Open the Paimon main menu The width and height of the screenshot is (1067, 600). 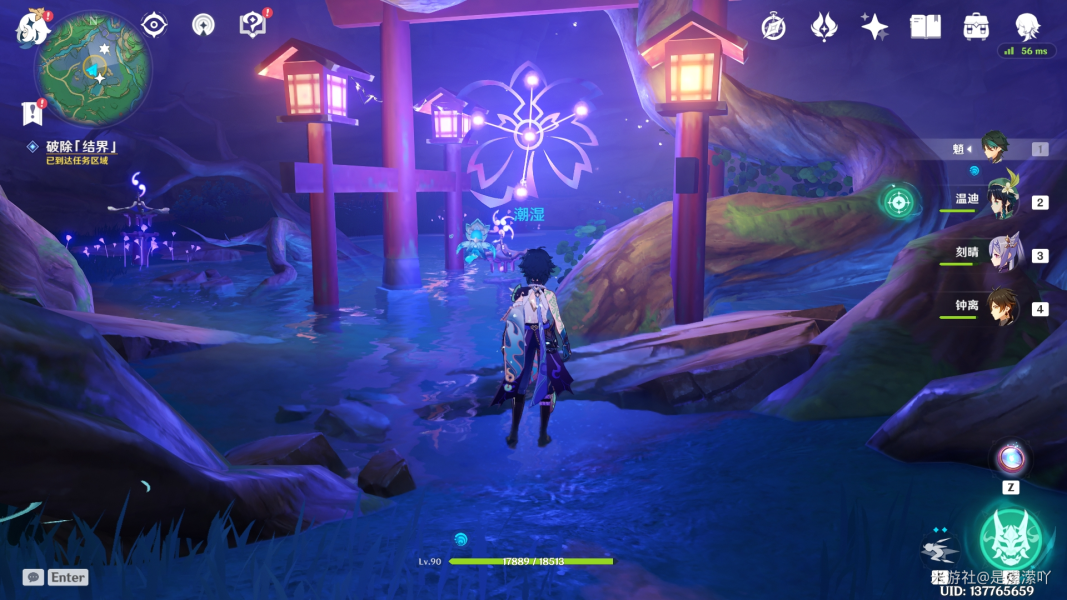point(32,27)
